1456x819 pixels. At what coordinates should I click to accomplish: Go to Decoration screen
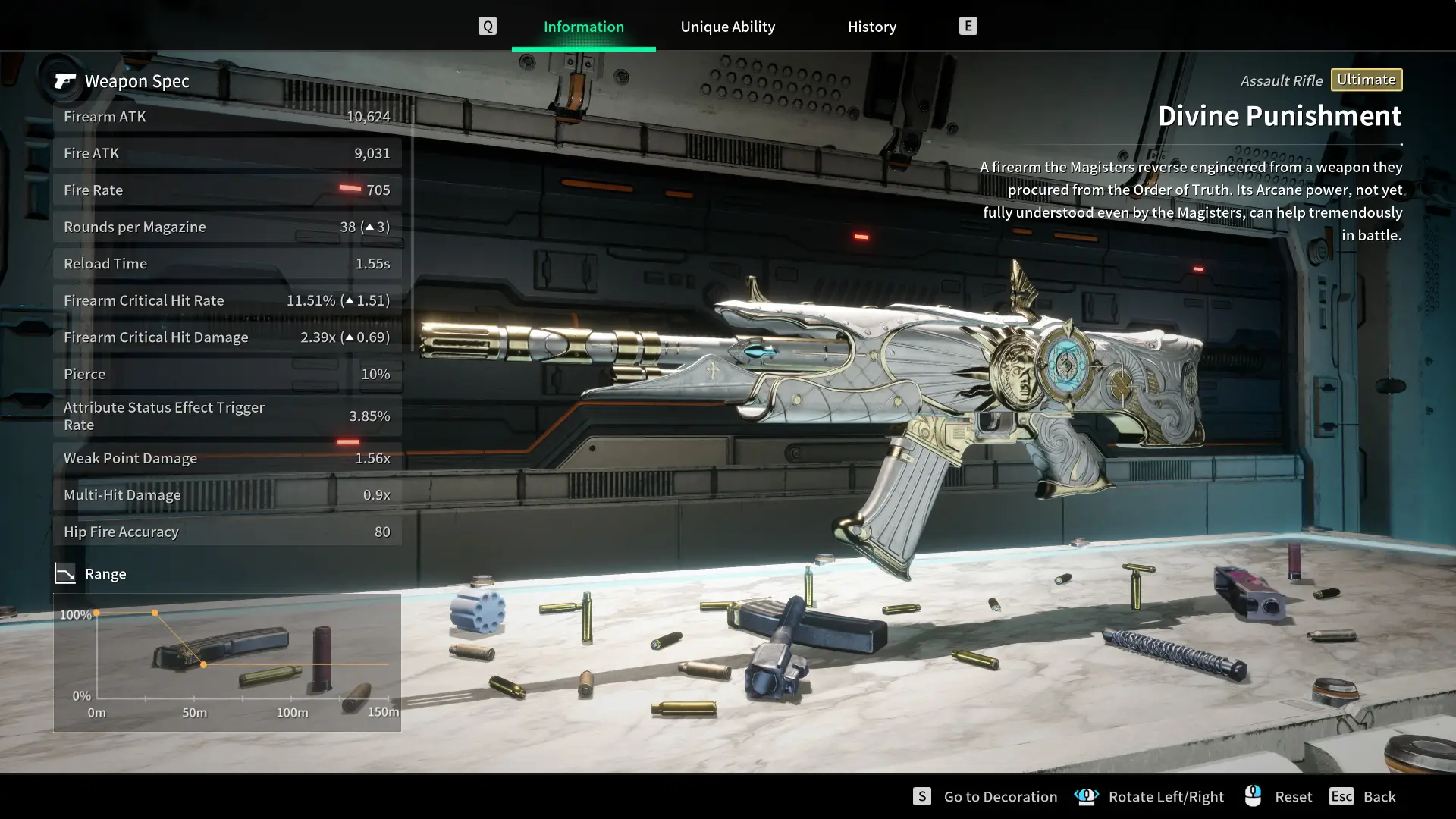(999, 796)
